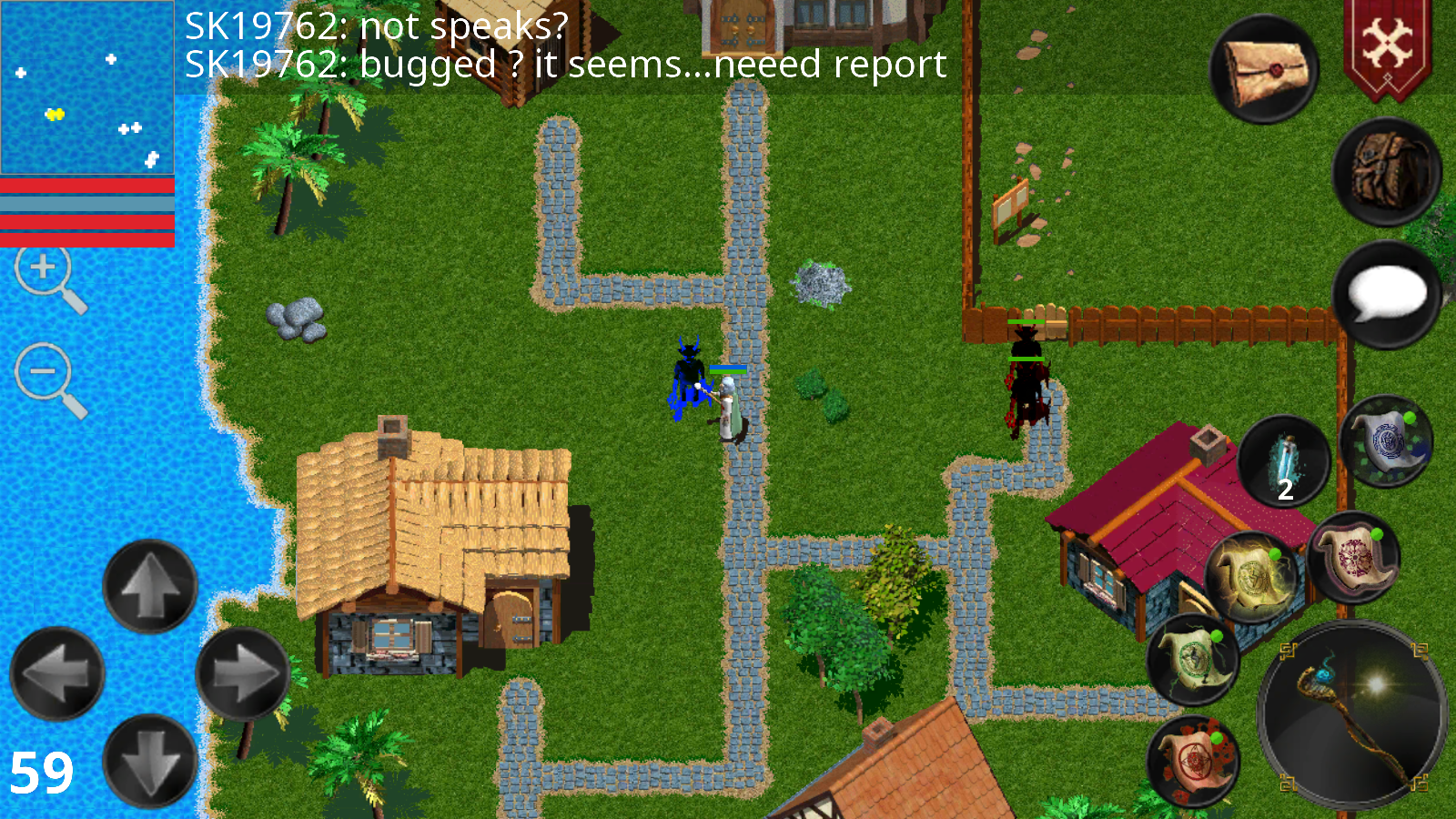Toggle the green indicator on the blue scroll
The image size is (1456, 819).
[x=1410, y=418]
